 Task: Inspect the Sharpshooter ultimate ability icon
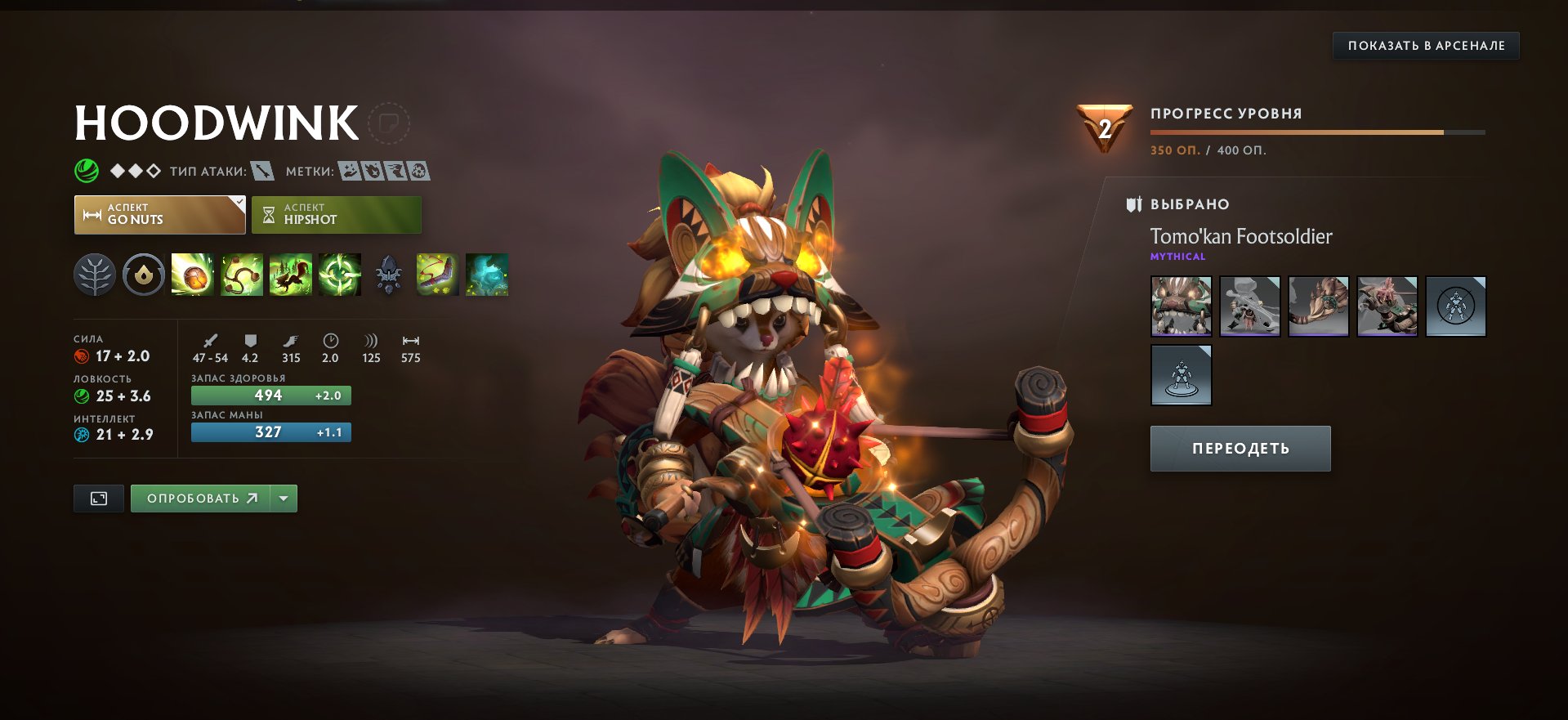coord(340,275)
